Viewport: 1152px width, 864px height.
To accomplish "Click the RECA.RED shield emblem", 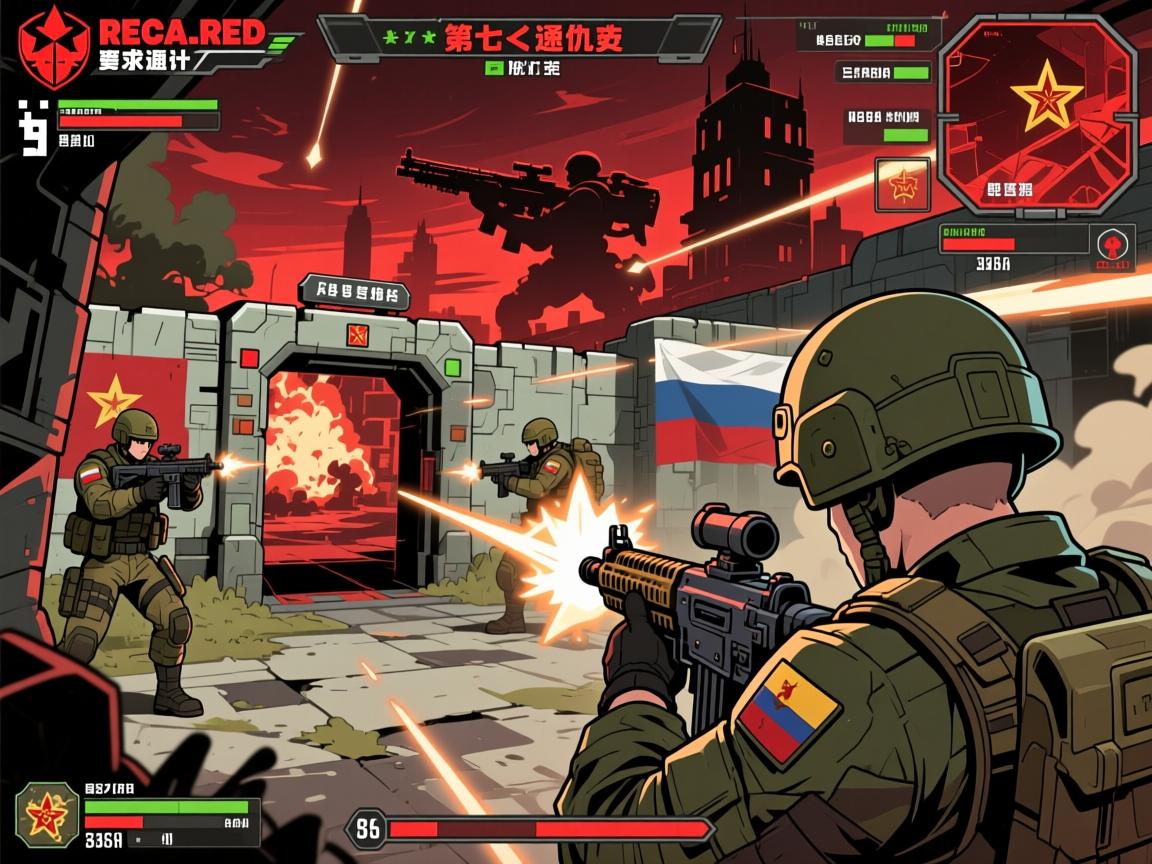I will [46, 44].
